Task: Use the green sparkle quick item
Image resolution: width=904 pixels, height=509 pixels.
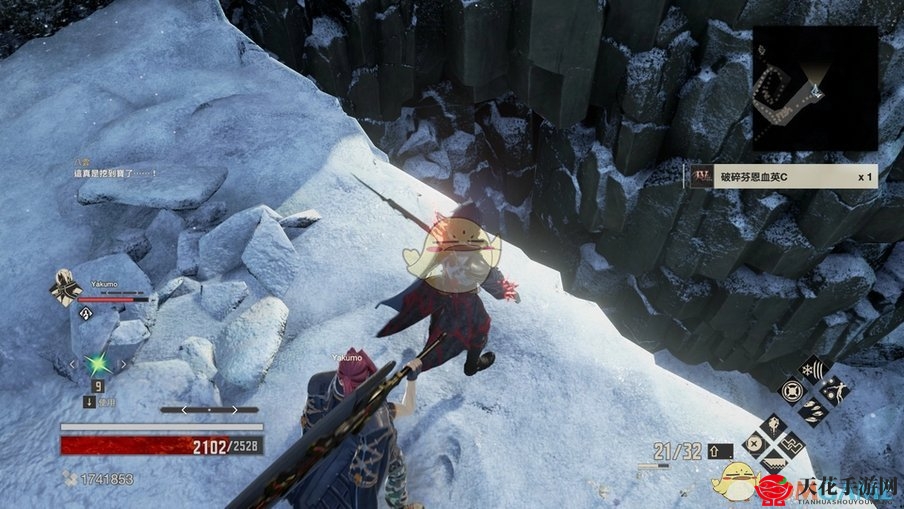Action: [98, 365]
